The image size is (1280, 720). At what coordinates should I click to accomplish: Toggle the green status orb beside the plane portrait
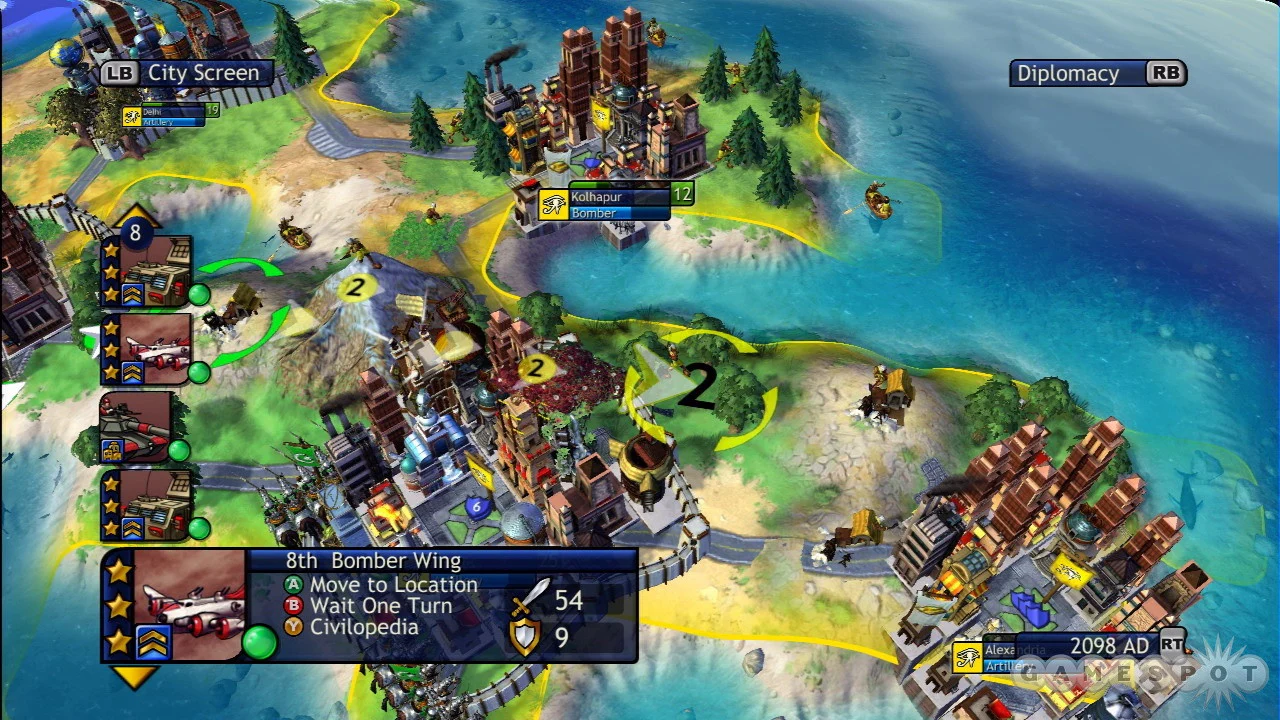tap(262, 644)
